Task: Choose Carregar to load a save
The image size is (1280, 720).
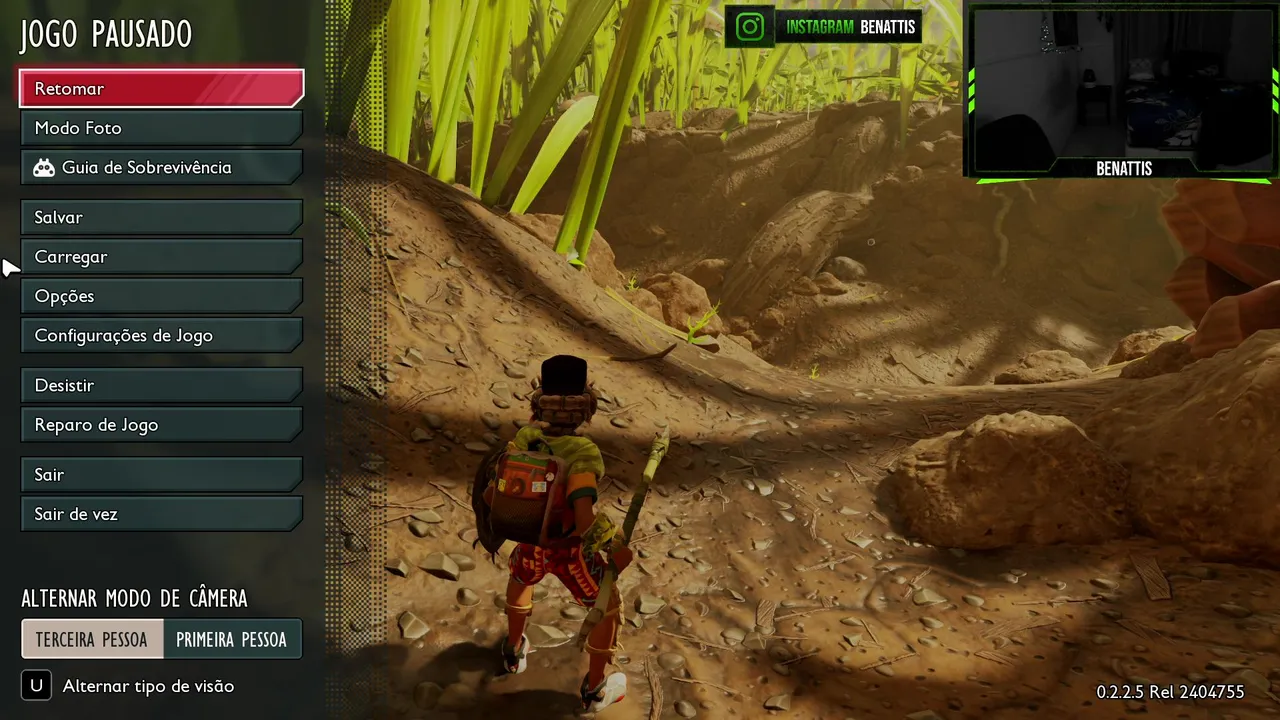Action: [161, 257]
